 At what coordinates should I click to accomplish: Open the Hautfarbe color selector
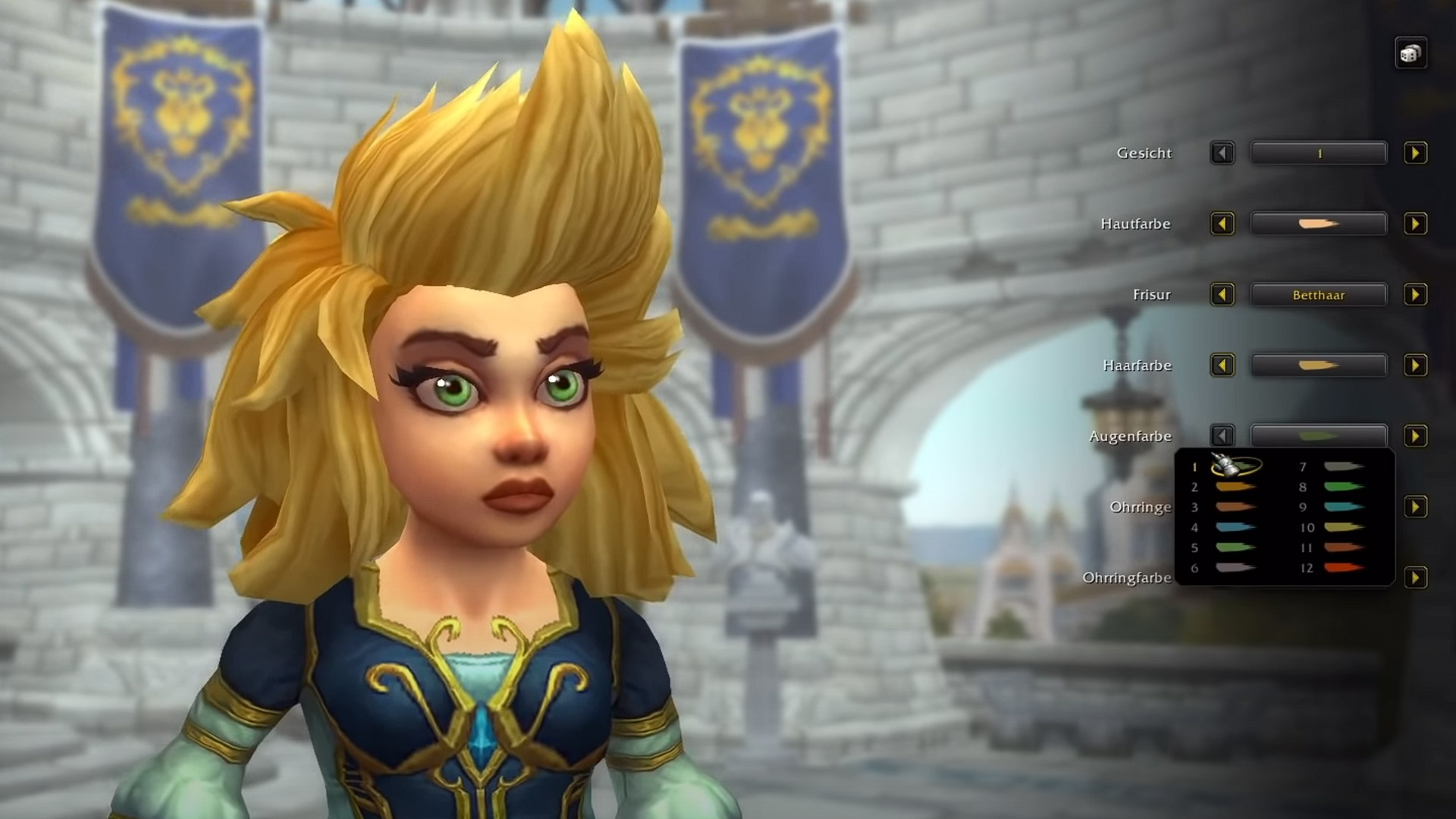[x=1319, y=224]
